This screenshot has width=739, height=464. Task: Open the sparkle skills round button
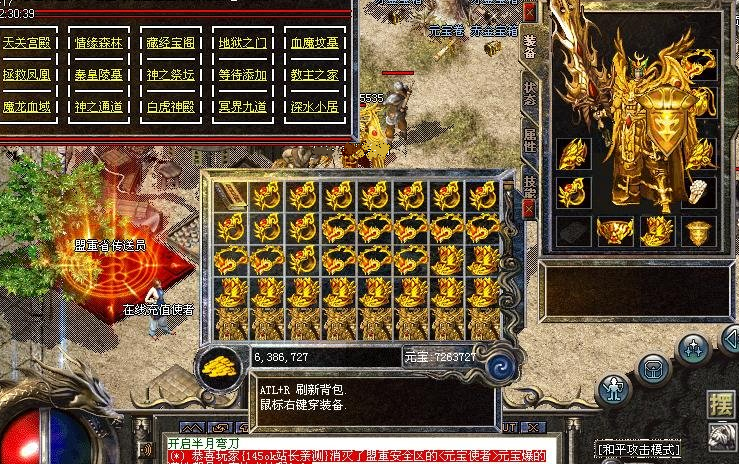click(691, 348)
